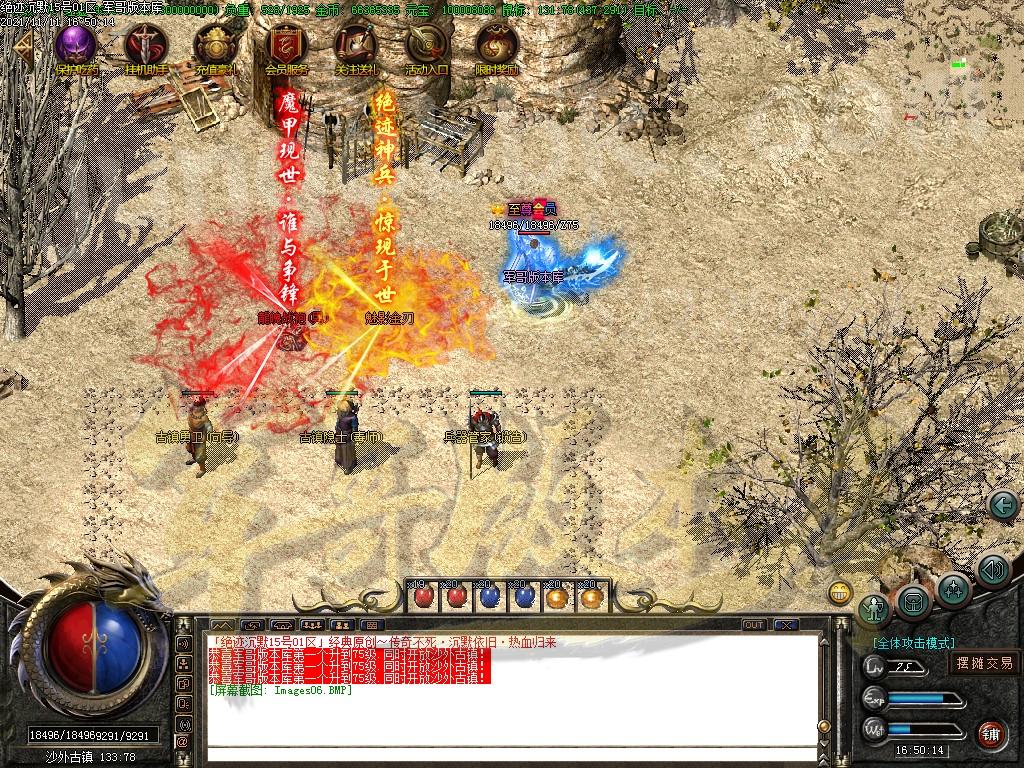Open the 保护吃药 purple orb menu
The height and width of the screenshot is (768, 1024).
click(75, 46)
